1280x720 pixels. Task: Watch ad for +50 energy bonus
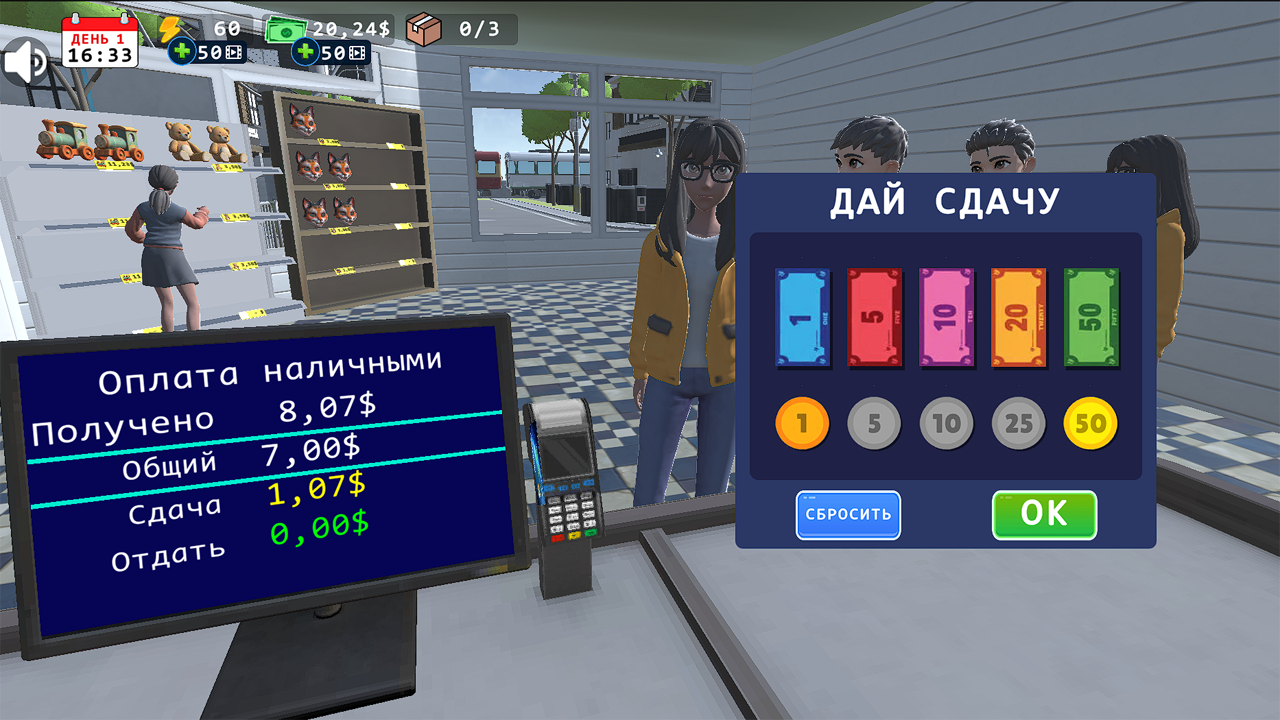pos(205,51)
